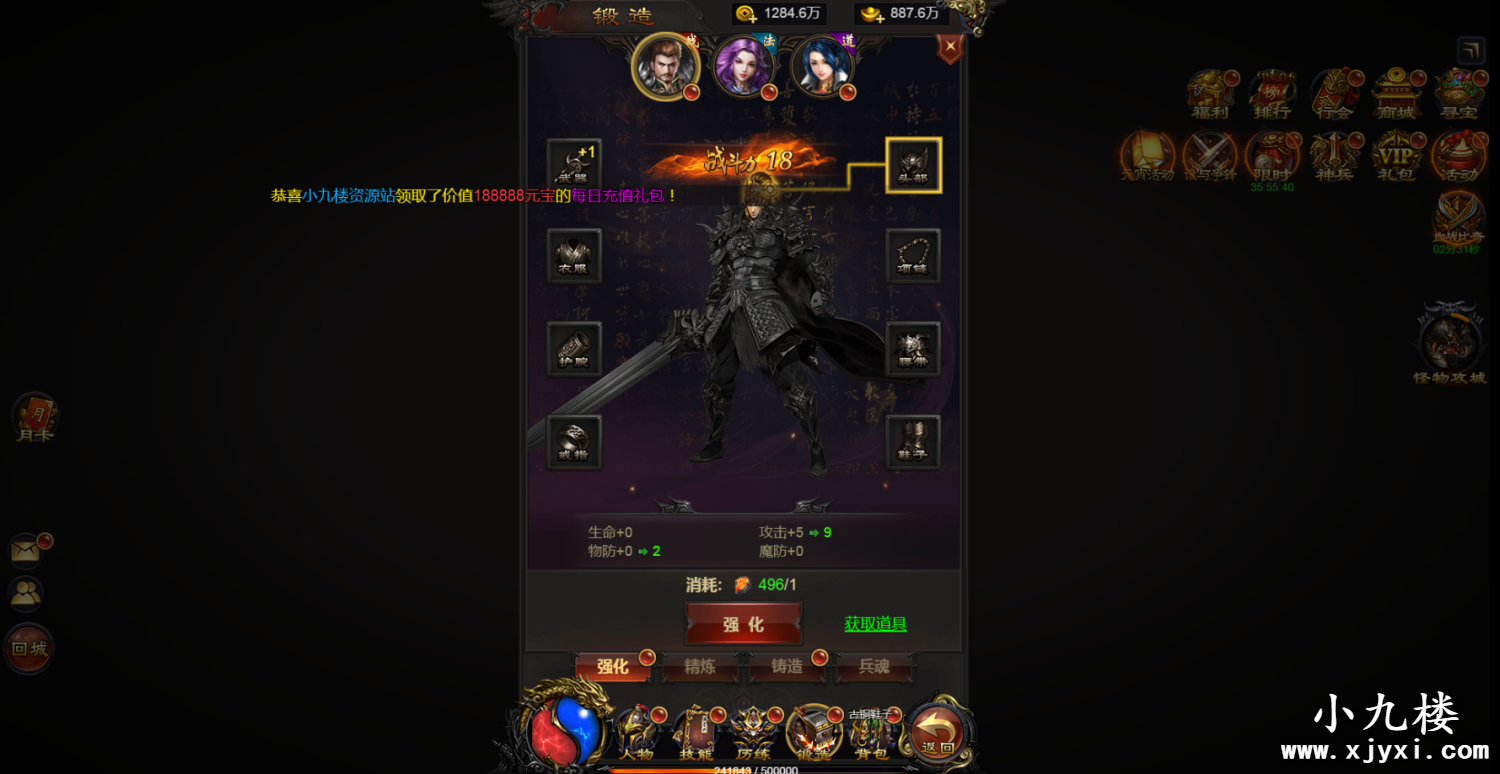1500x774 pixels.
Task: Open the 福利 welfare panel
Action: point(1210,90)
